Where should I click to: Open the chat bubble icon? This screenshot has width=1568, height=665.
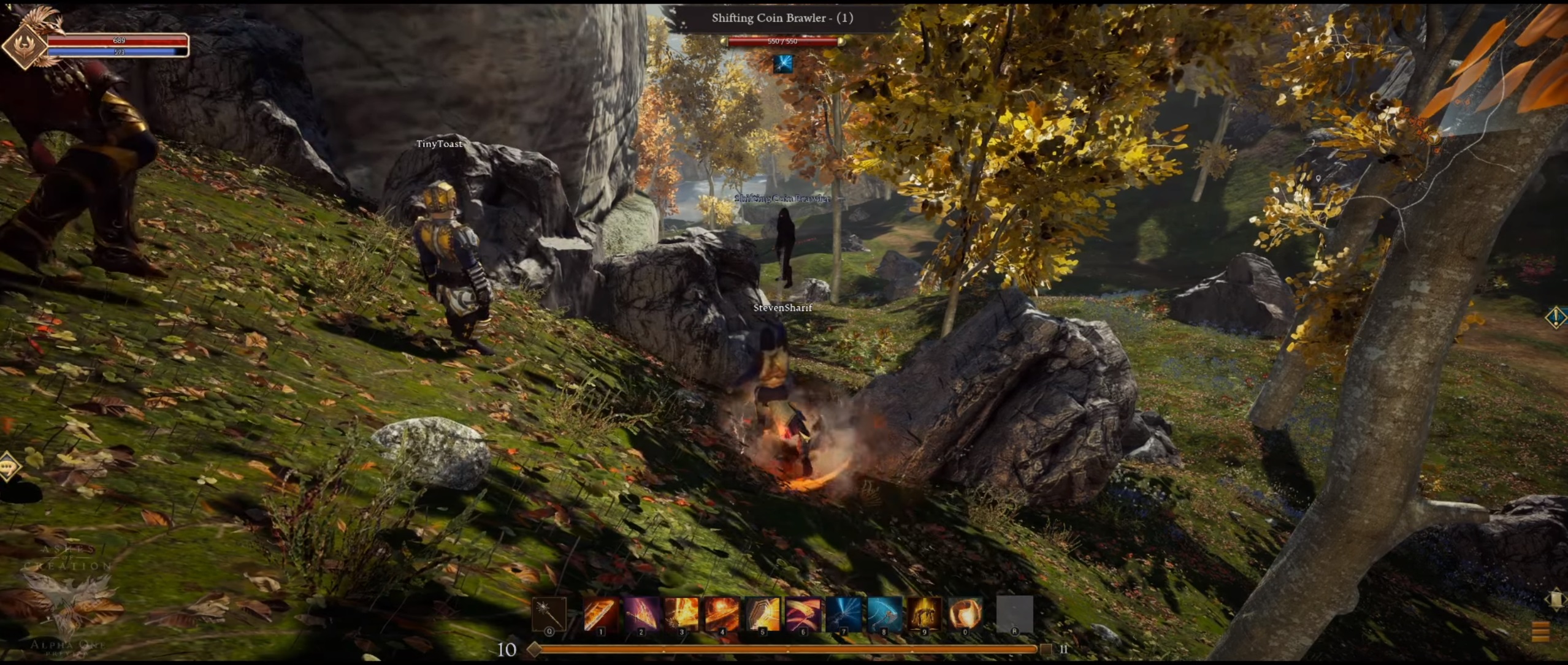click(x=9, y=466)
